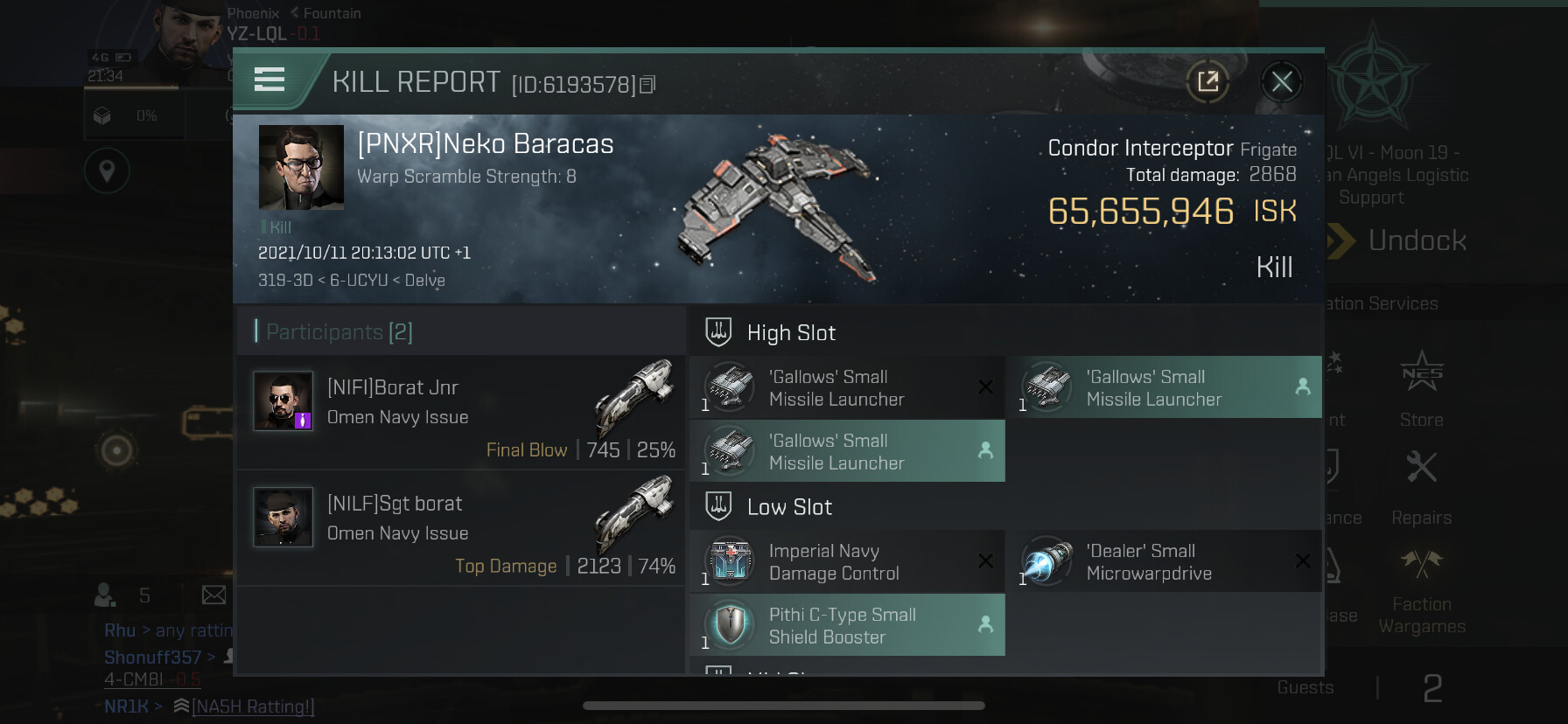Open the NASH Ratting chat link
Screen dimensions: 1568x724
tap(253, 707)
